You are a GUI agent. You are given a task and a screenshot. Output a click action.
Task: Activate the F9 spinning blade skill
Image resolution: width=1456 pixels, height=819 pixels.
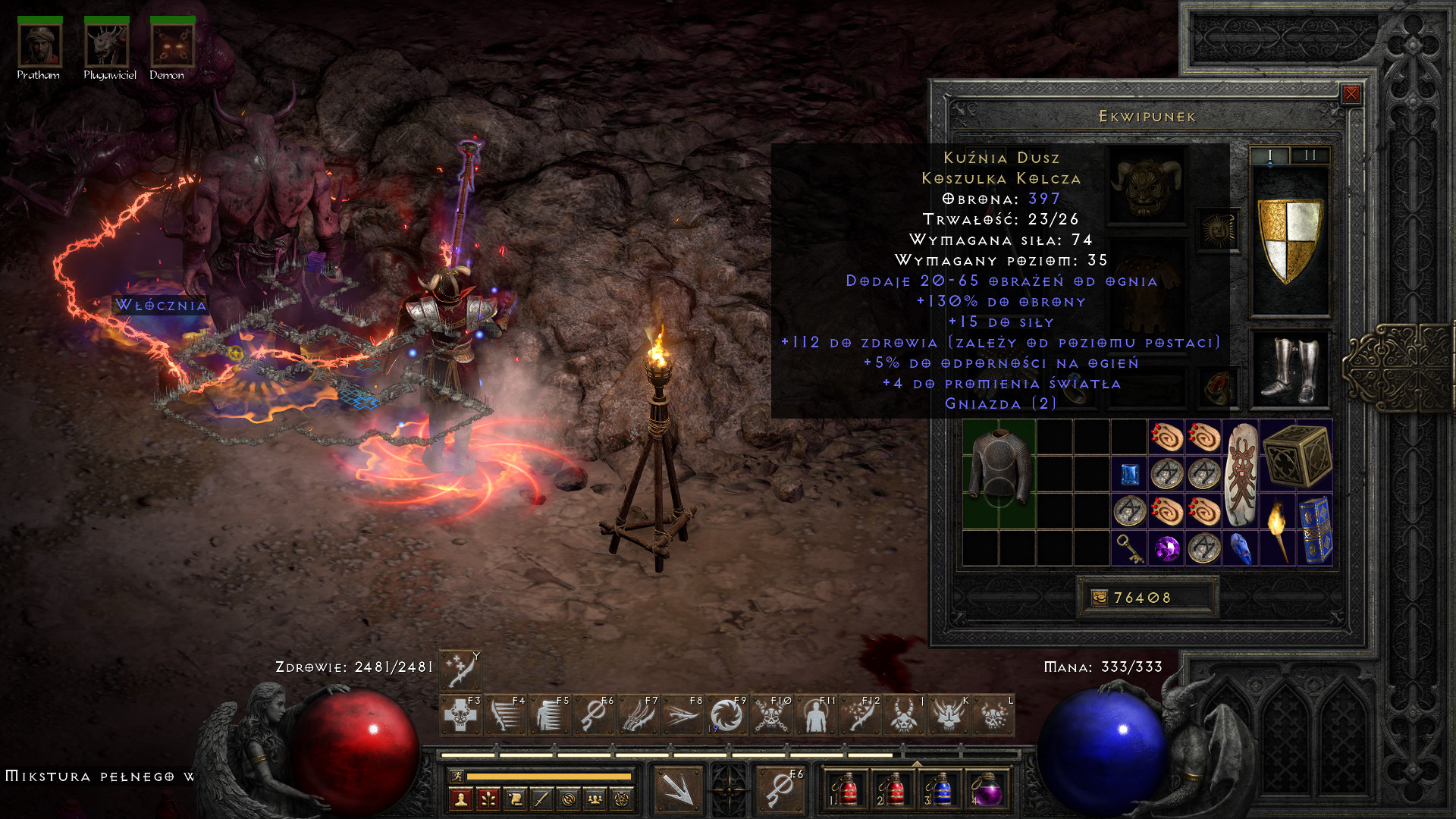coord(727,717)
